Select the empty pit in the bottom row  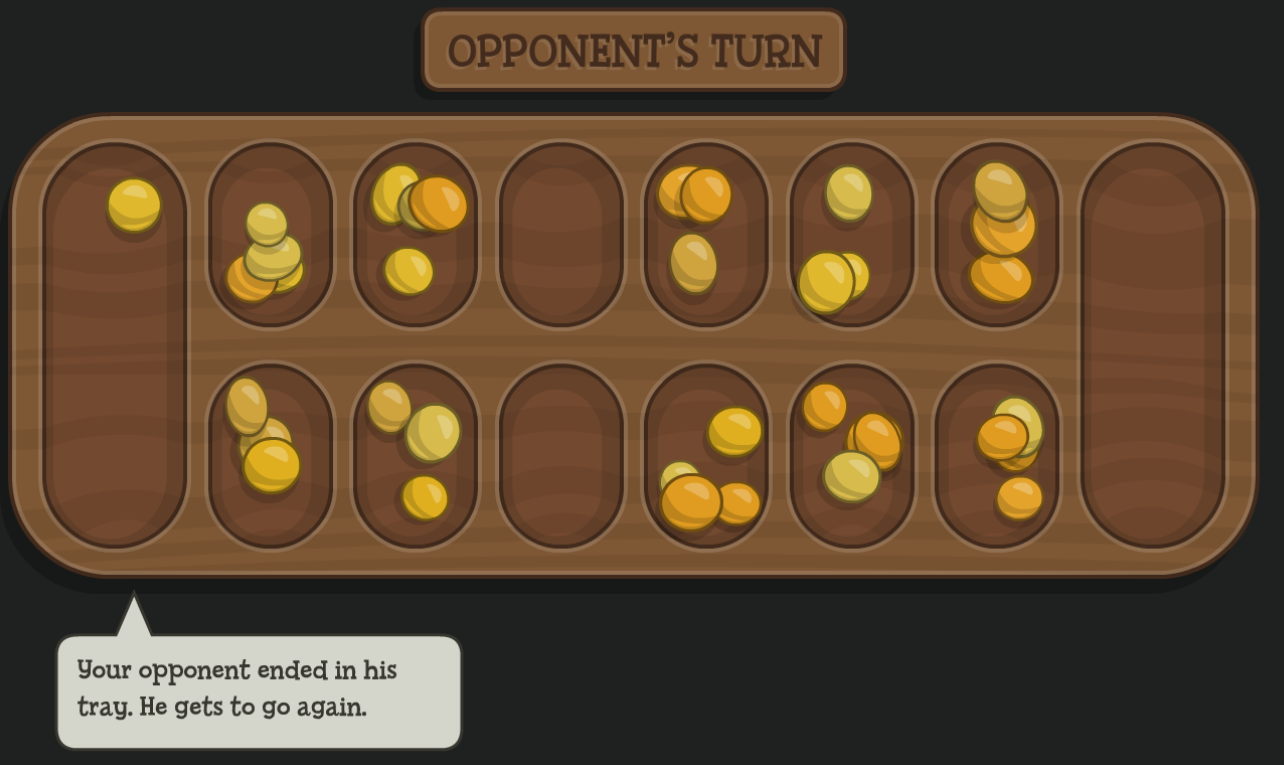coord(561,455)
